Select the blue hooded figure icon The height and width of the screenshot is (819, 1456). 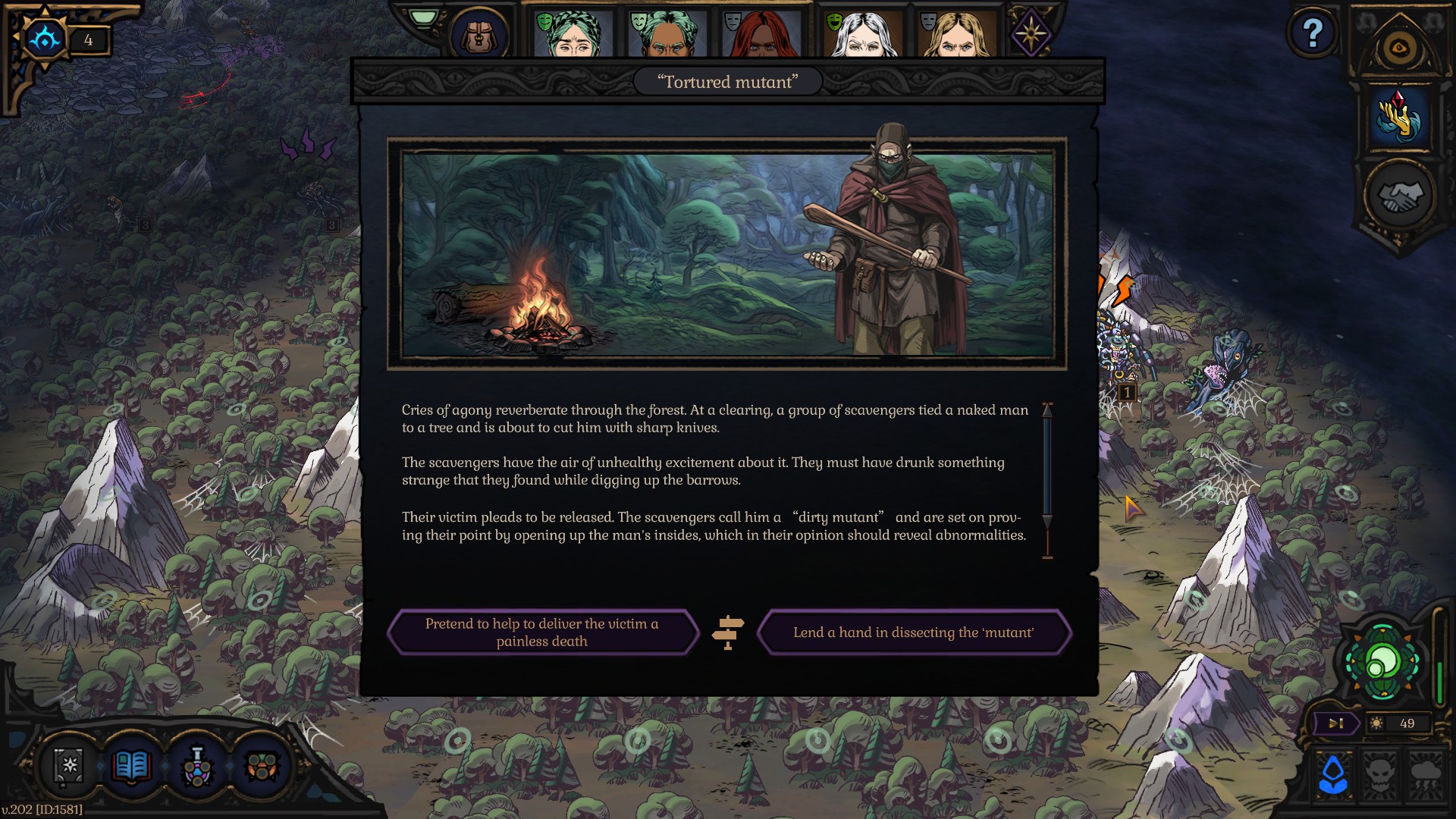pyautogui.click(x=1333, y=773)
